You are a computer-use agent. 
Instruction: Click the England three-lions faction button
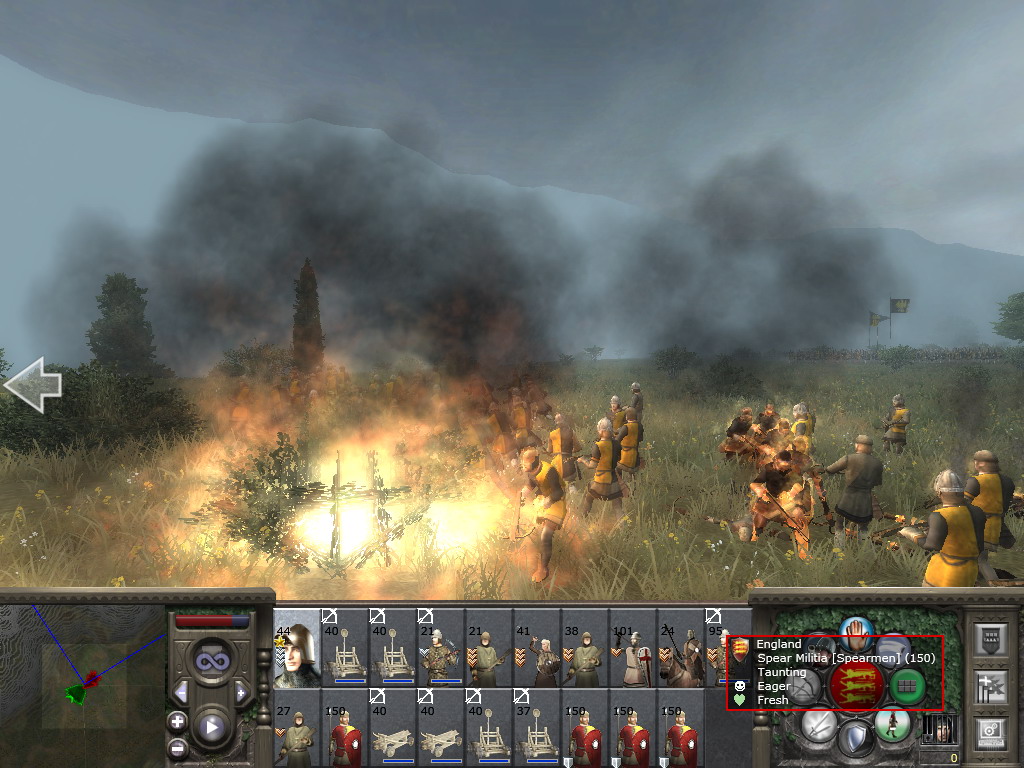tap(857, 685)
